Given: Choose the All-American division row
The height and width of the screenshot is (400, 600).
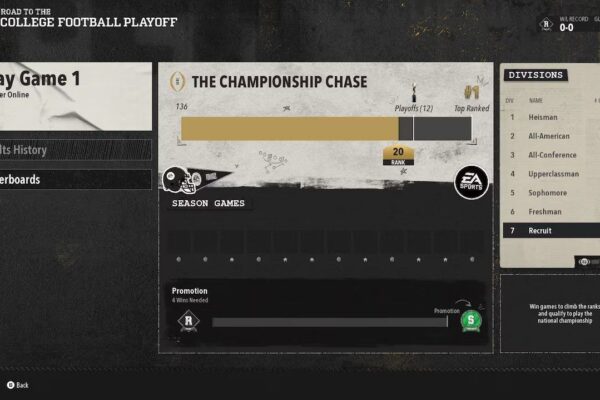Looking at the screenshot, I should click(551, 137).
